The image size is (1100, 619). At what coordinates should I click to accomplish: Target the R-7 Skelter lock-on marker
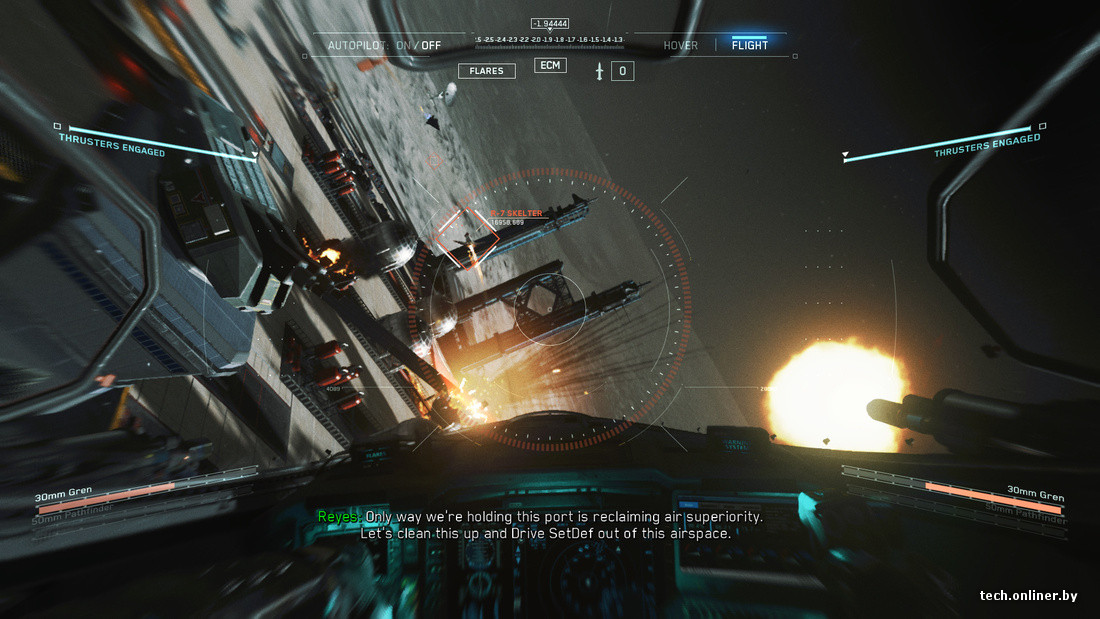point(467,238)
